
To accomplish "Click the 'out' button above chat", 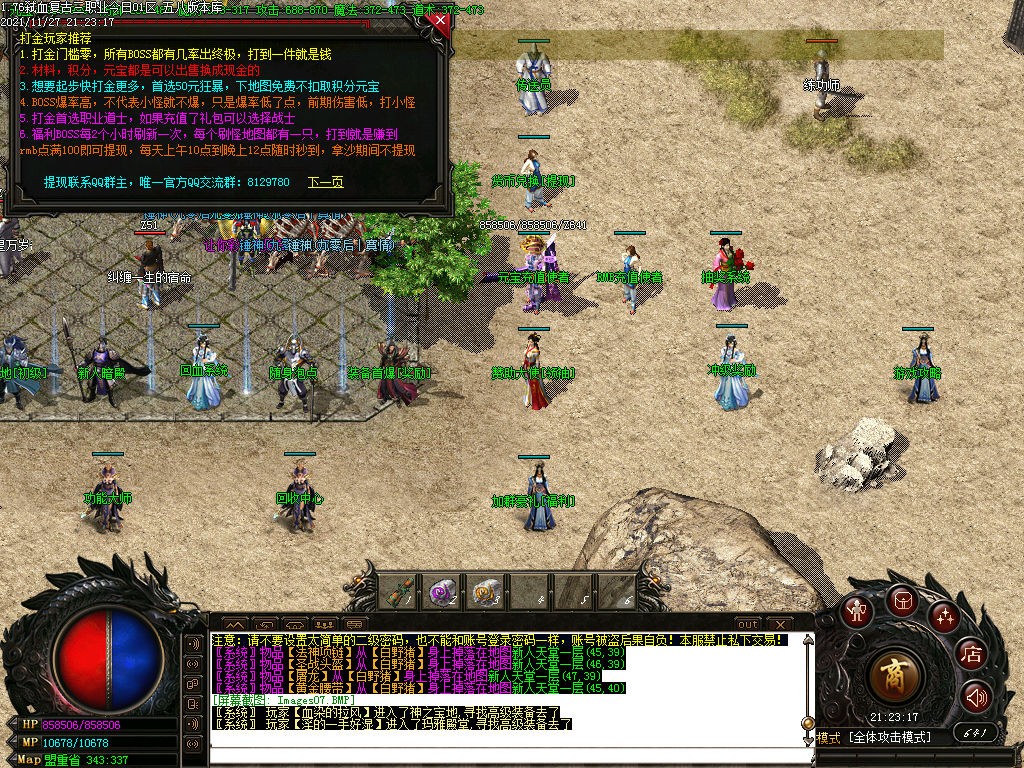I will tap(748, 624).
